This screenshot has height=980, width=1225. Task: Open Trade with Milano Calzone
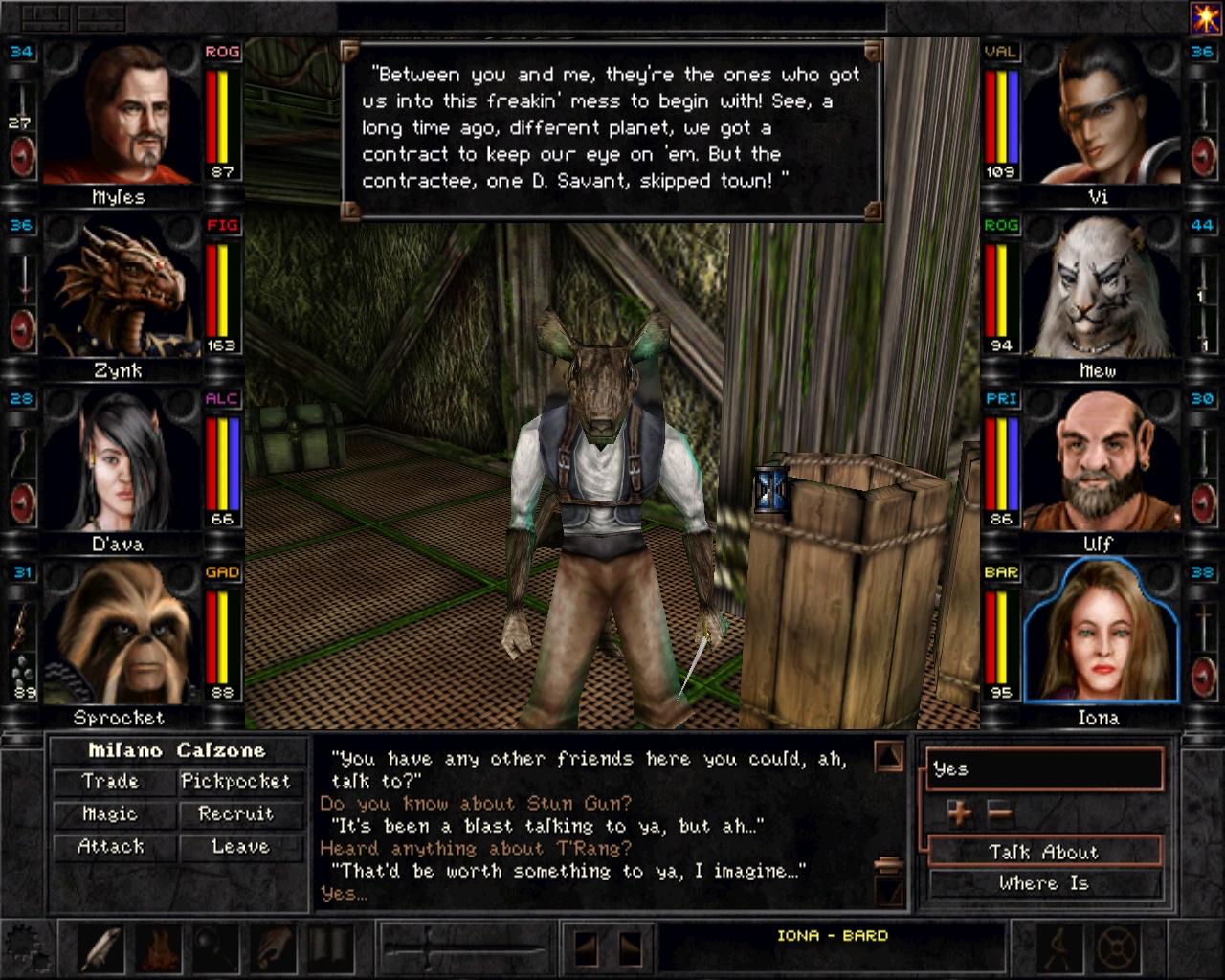(x=111, y=782)
